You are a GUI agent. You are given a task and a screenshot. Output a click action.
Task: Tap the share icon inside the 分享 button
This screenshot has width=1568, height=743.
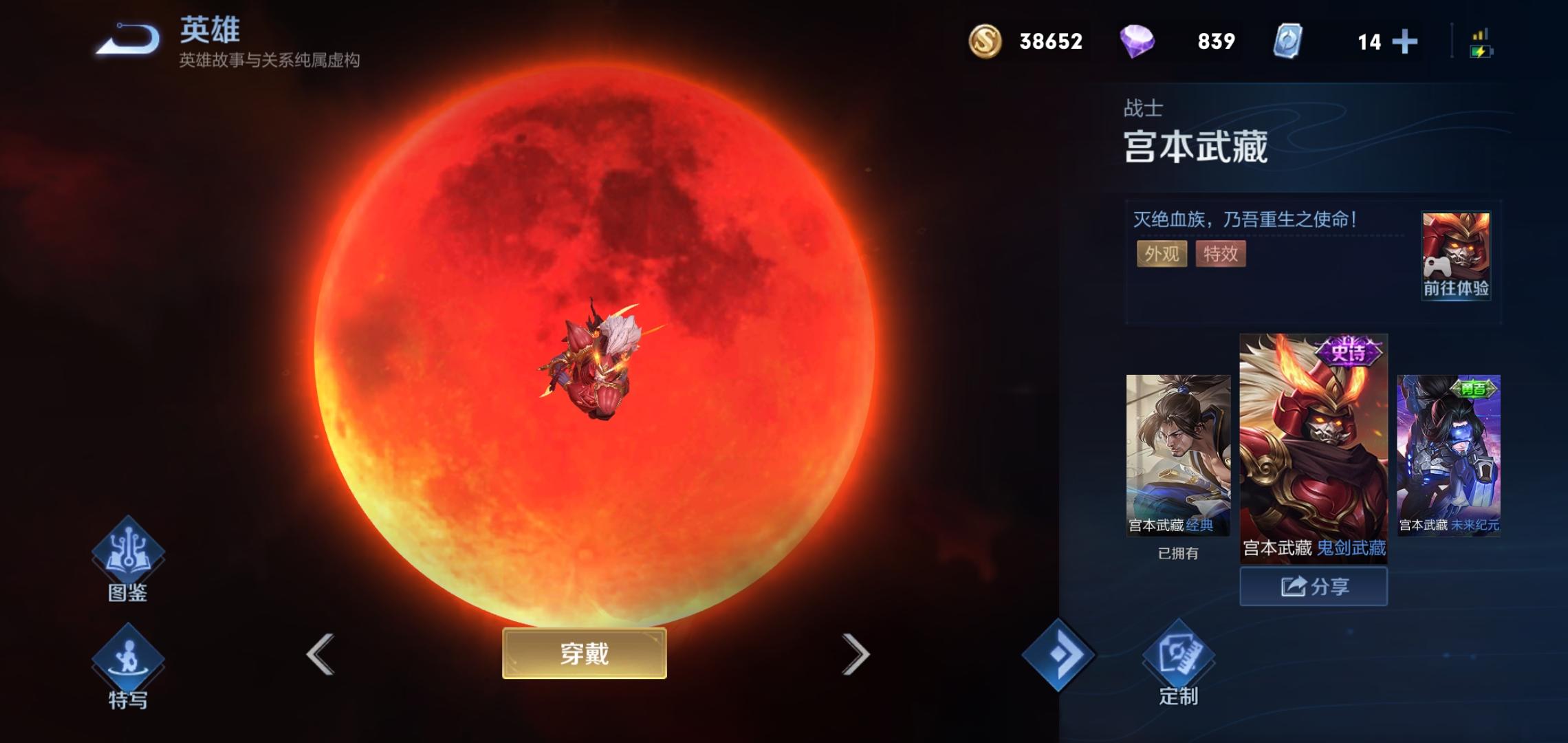(1295, 586)
